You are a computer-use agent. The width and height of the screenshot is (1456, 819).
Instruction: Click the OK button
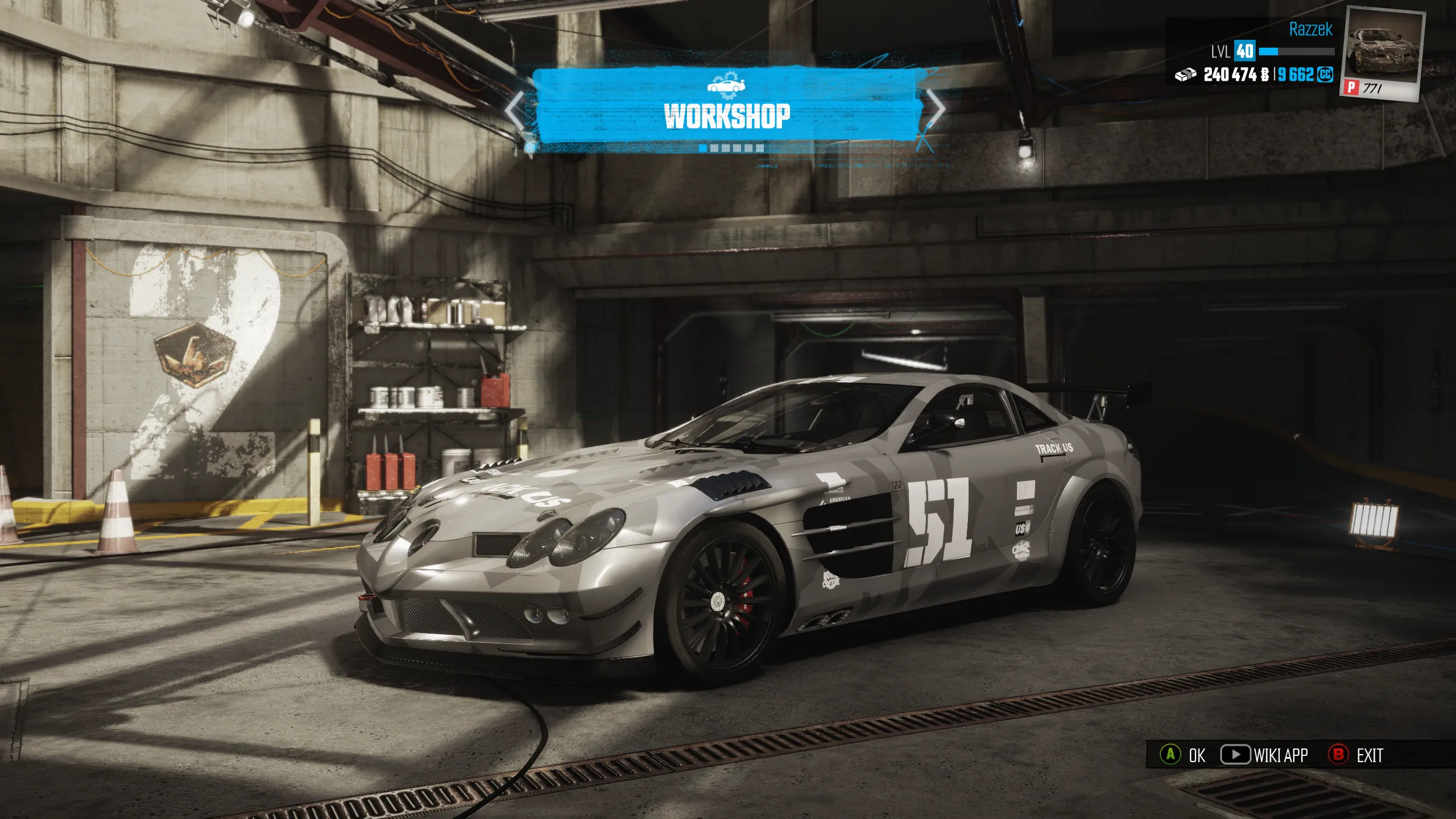point(1182,755)
